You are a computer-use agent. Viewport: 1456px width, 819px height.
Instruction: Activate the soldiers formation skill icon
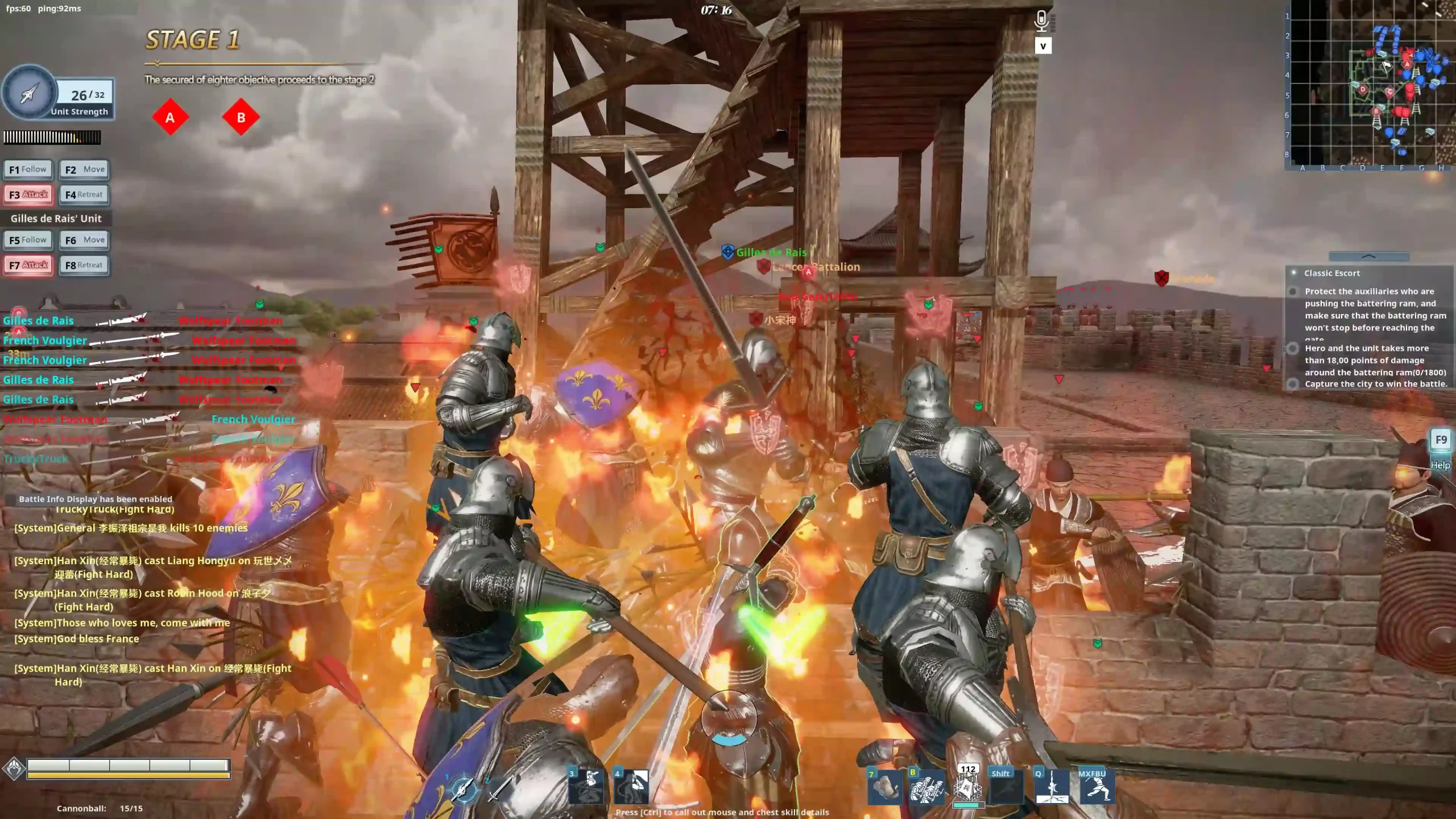[926, 788]
